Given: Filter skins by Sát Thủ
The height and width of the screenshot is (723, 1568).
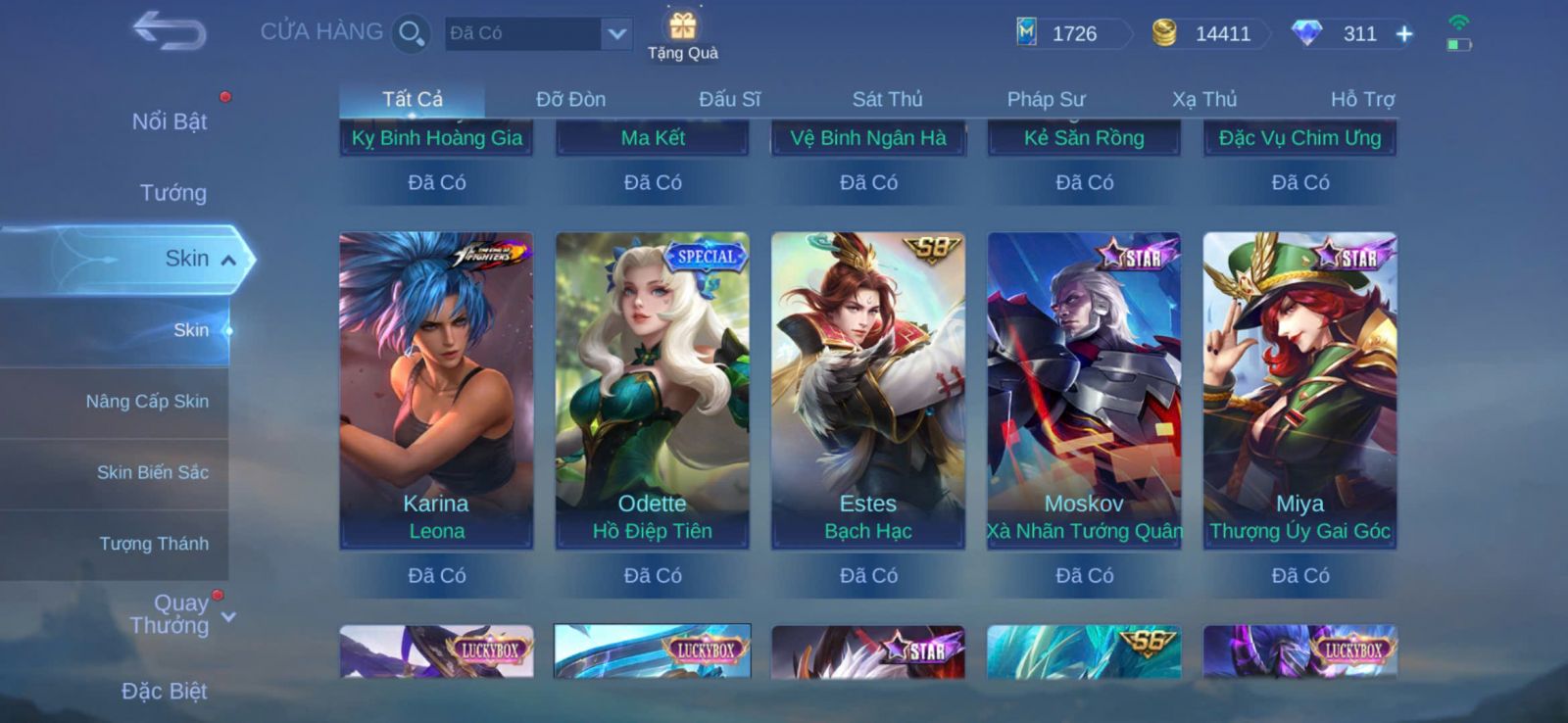Looking at the screenshot, I should point(887,99).
